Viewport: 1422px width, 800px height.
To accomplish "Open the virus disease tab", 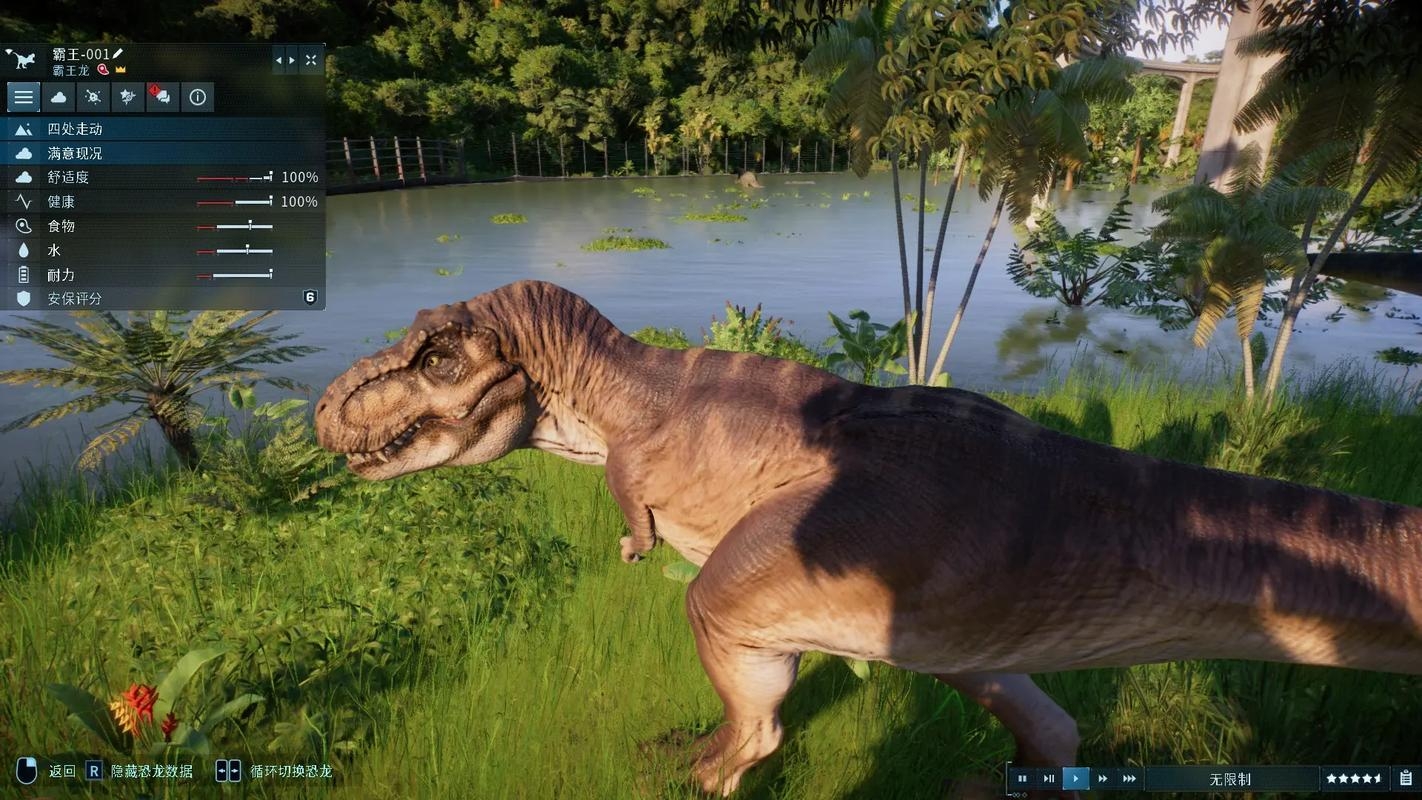I will click(93, 97).
